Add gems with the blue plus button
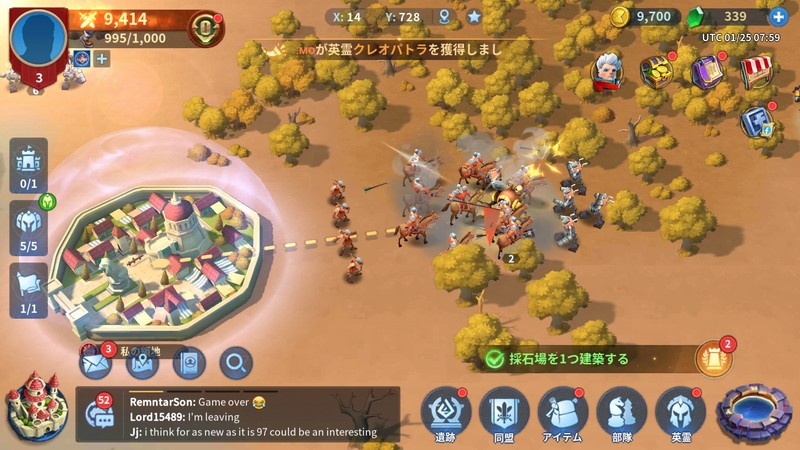The height and width of the screenshot is (450, 800). point(778,17)
